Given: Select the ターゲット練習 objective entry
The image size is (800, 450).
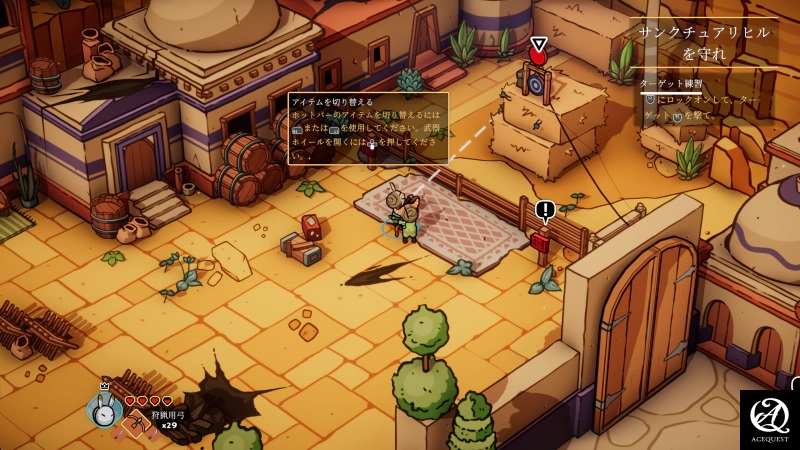Looking at the screenshot, I should point(671,83).
